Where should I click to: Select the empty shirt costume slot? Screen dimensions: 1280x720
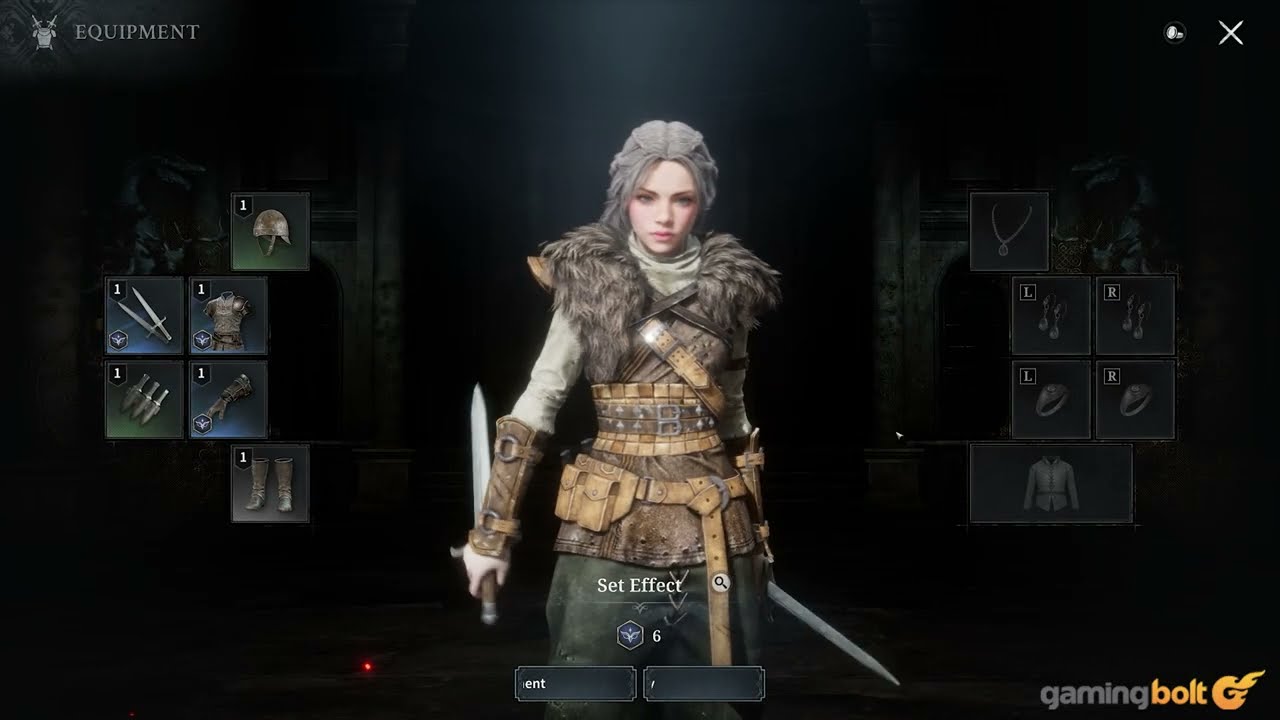pos(1051,483)
